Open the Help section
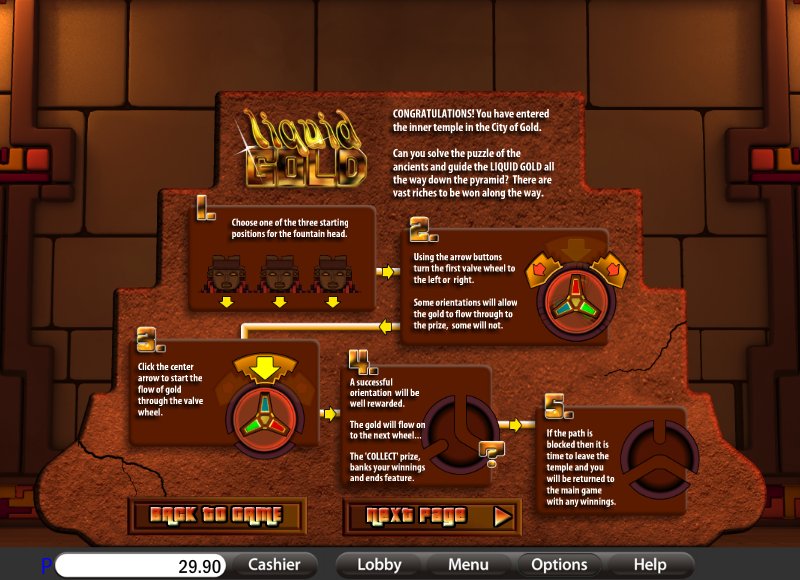The height and width of the screenshot is (580, 800). (x=649, y=565)
